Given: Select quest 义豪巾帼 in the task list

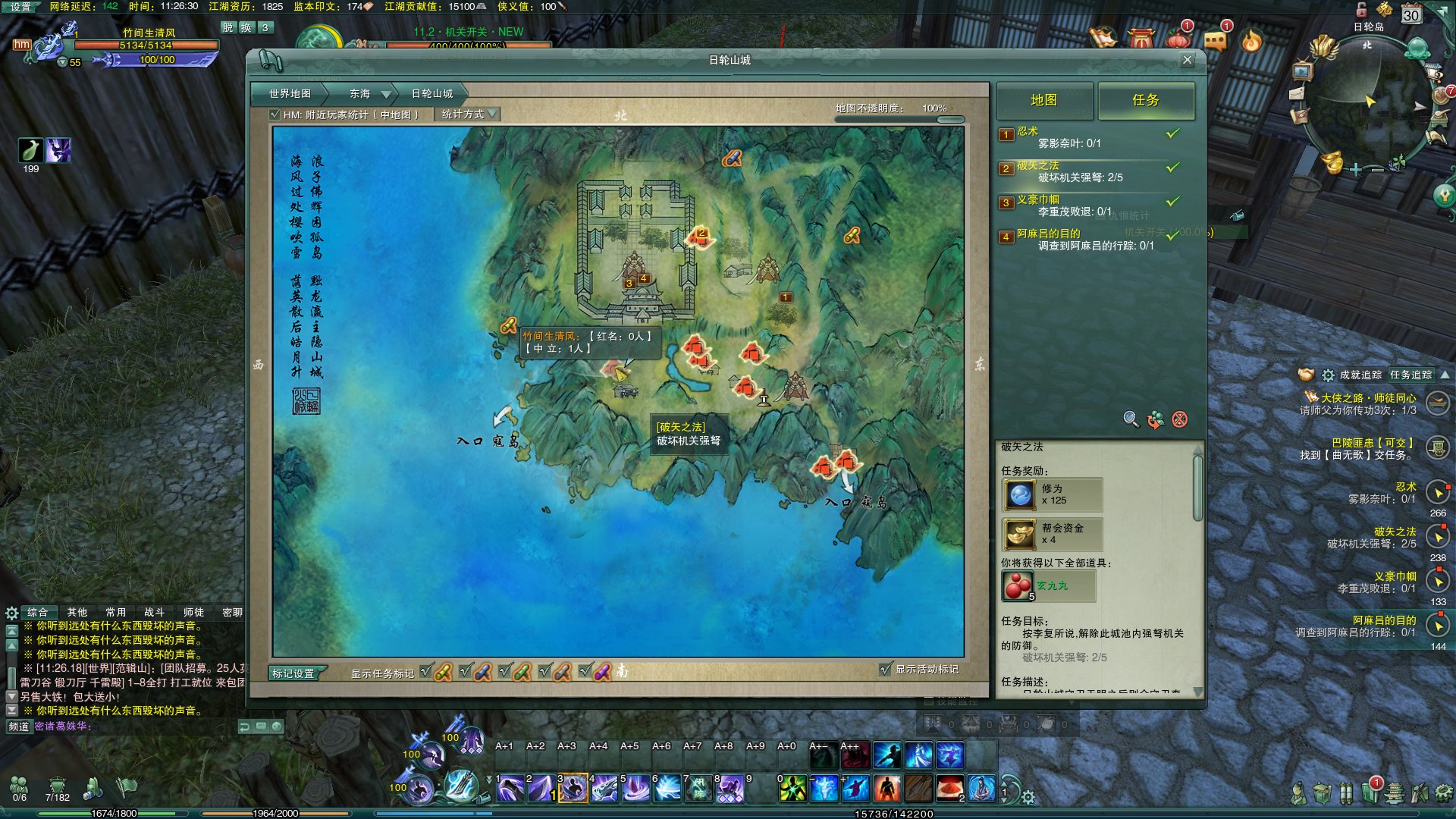Looking at the screenshot, I should [x=1037, y=200].
